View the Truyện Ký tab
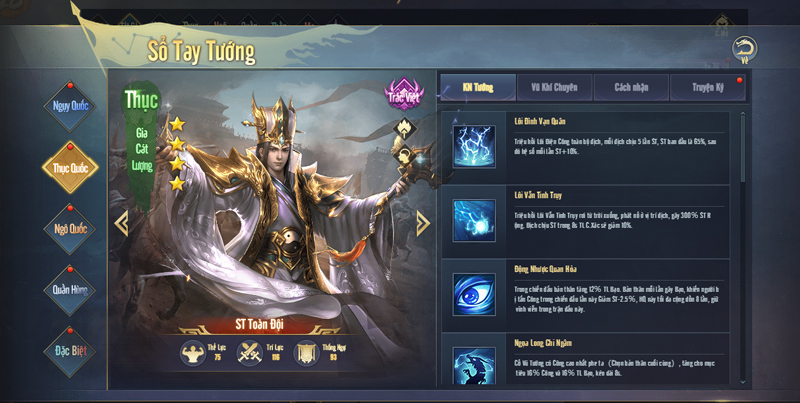The height and width of the screenshot is (403, 800). (709, 87)
